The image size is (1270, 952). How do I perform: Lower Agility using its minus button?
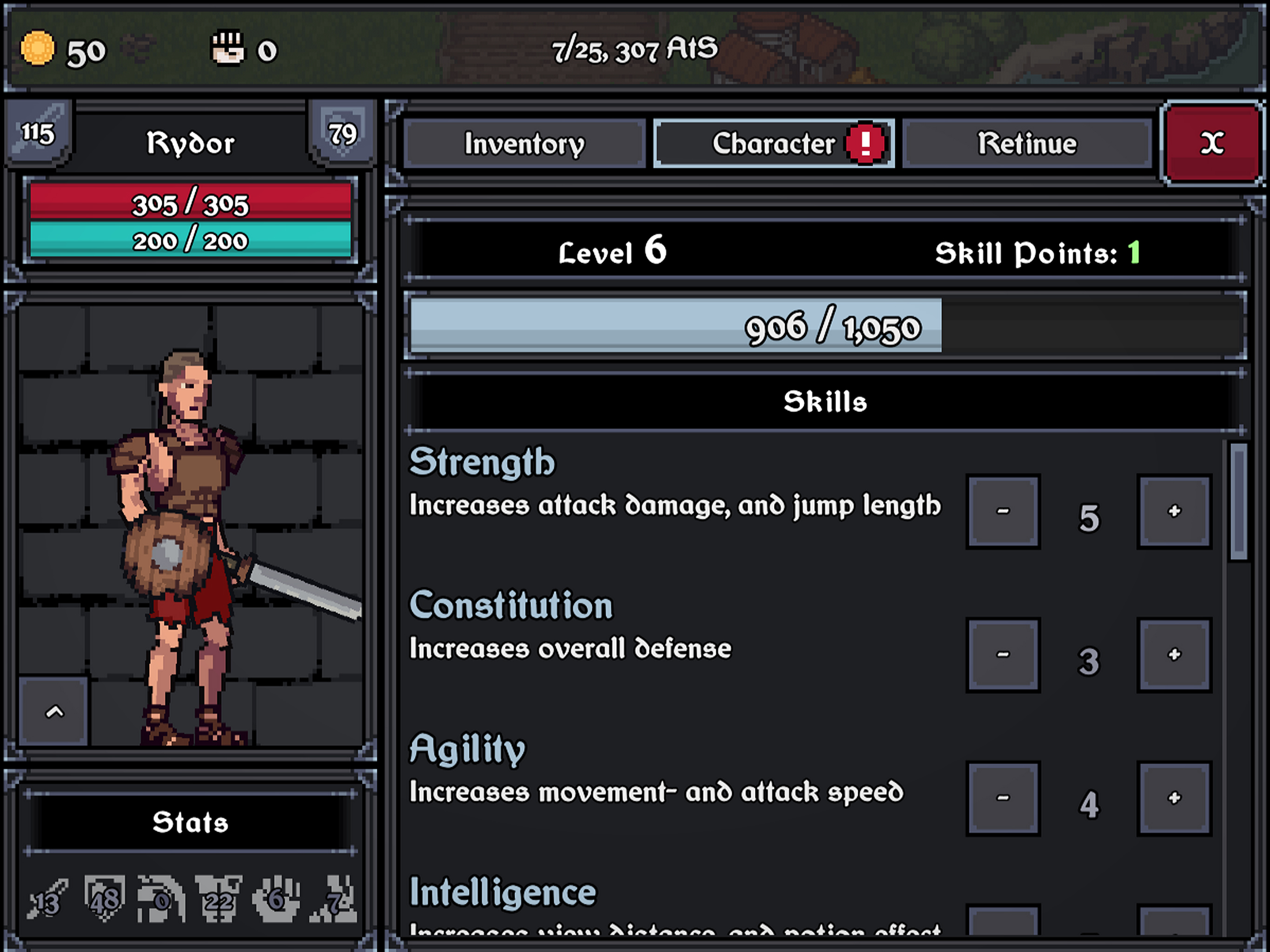1002,798
